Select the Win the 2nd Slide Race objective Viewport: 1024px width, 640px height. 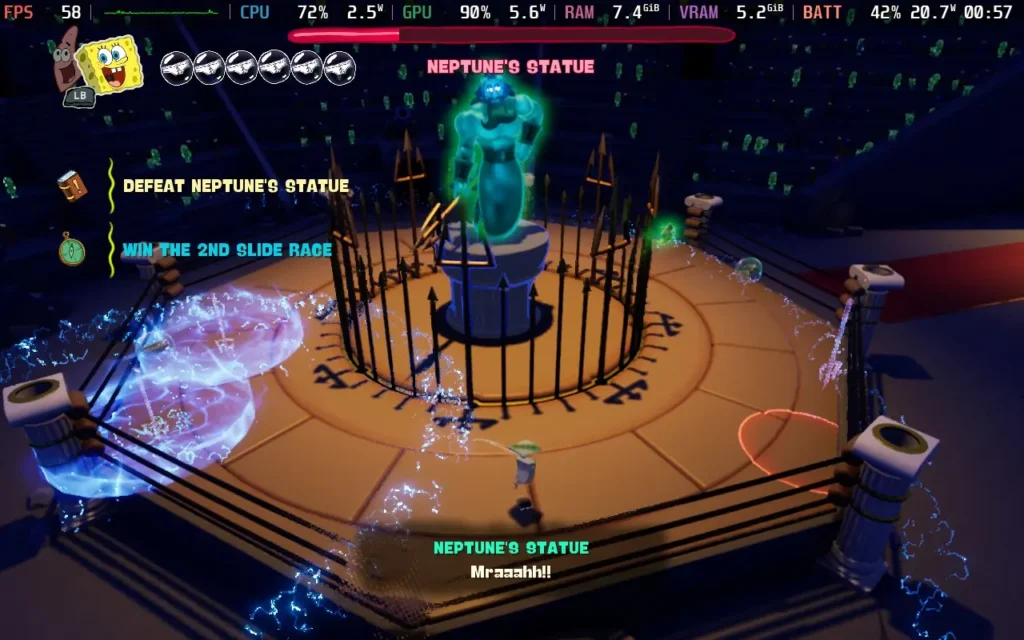[x=227, y=250]
